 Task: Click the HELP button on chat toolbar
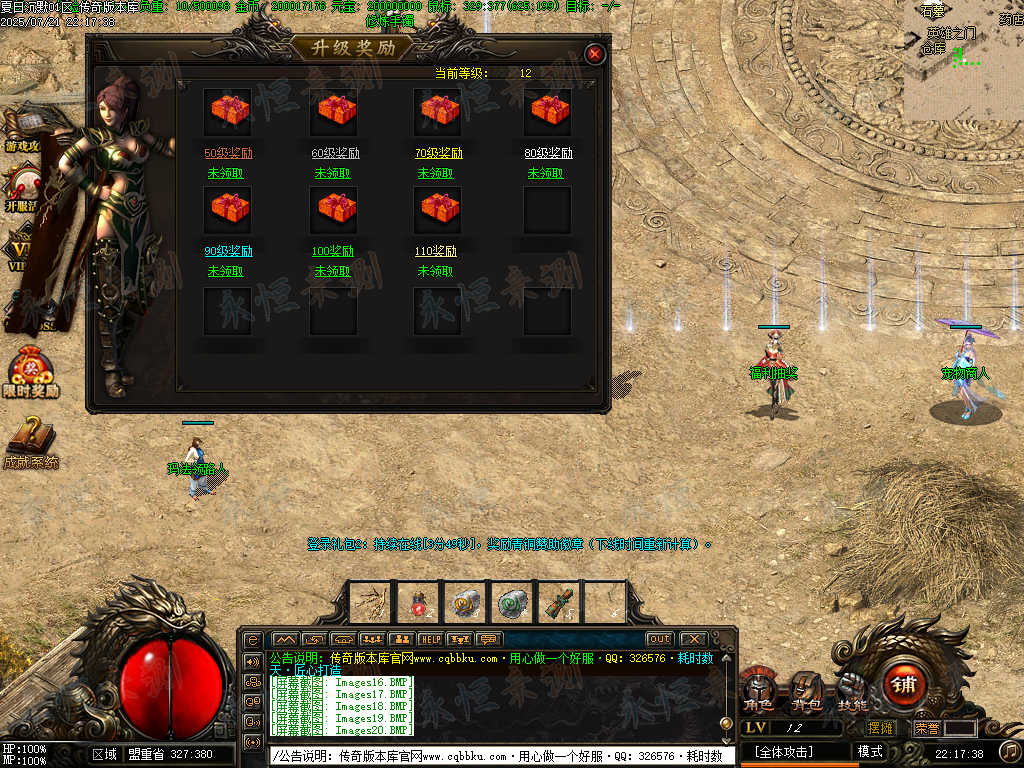430,639
